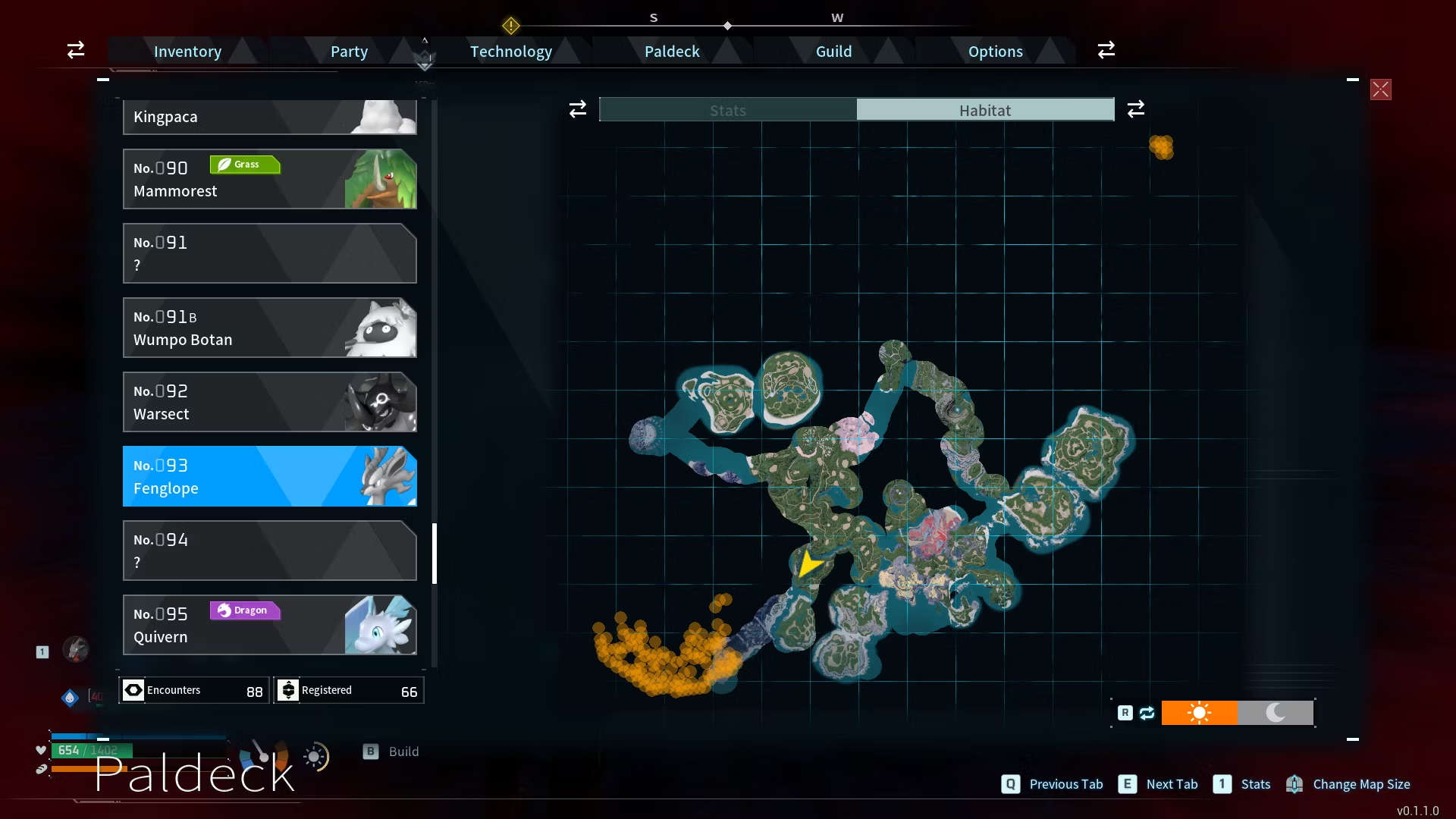Select the Habitat view tab
Viewport: 1456px width, 819px height.
click(985, 110)
